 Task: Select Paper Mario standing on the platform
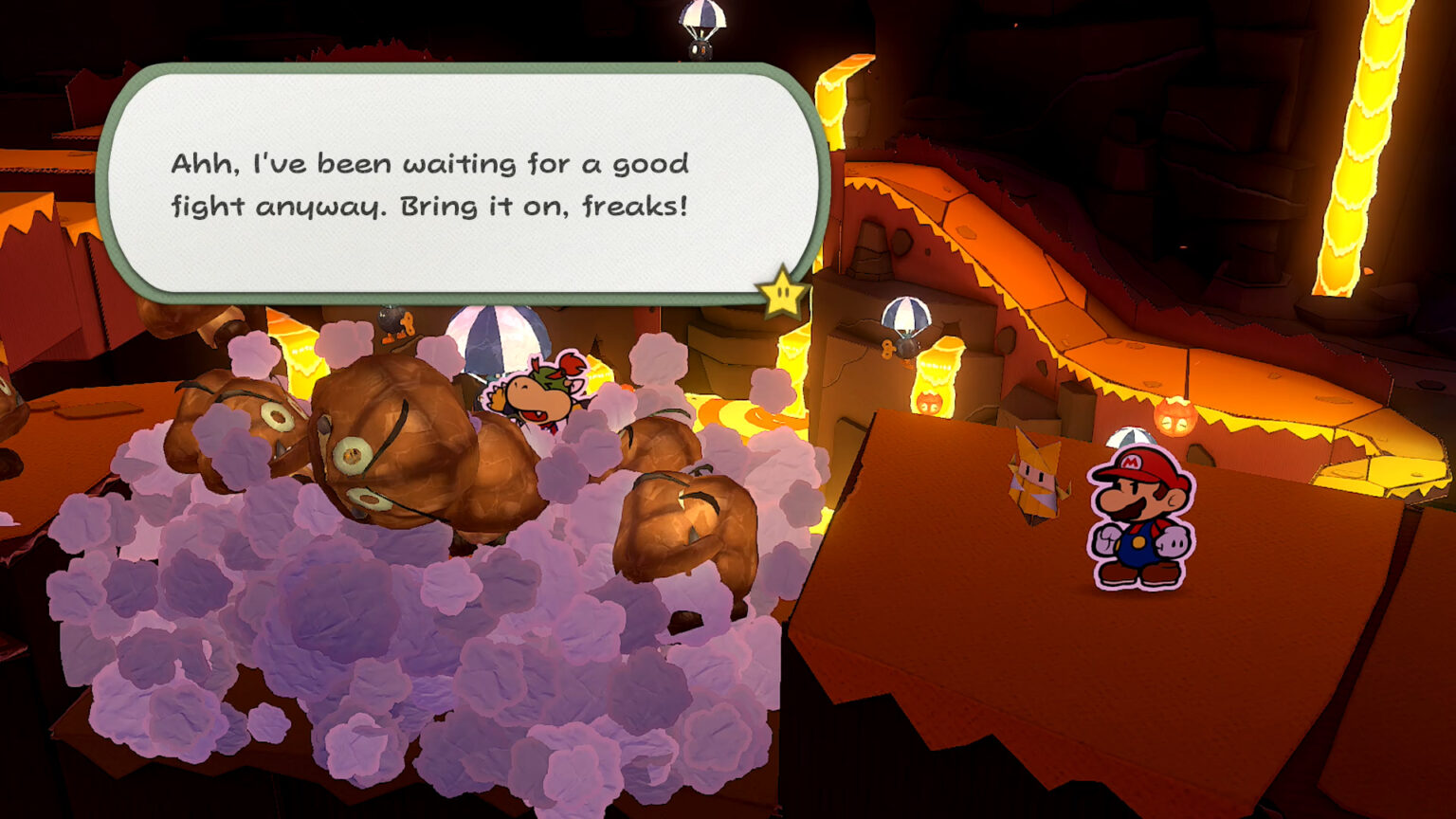(1137, 517)
